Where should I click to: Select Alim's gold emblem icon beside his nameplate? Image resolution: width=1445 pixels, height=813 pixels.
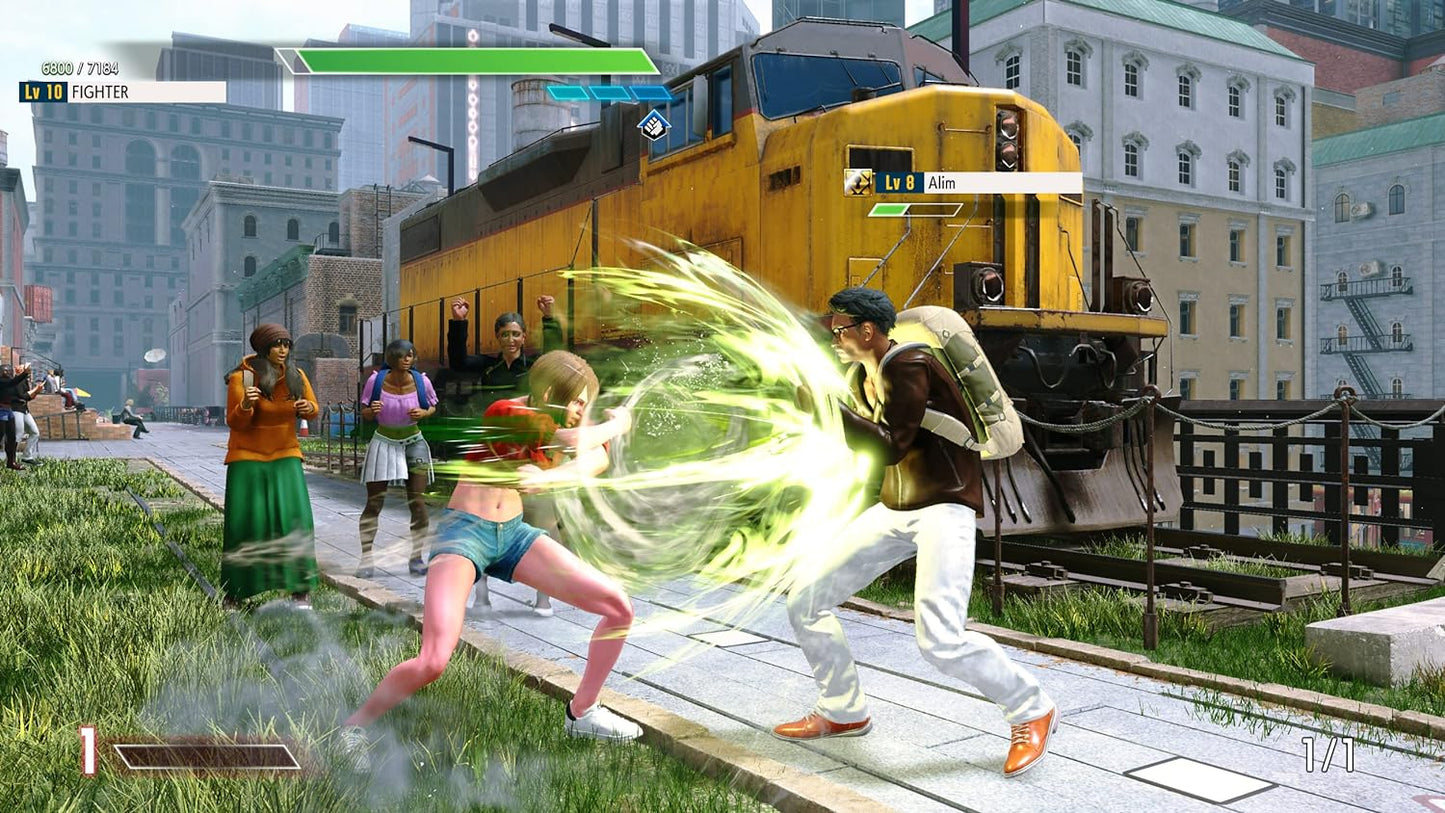[859, 182]
